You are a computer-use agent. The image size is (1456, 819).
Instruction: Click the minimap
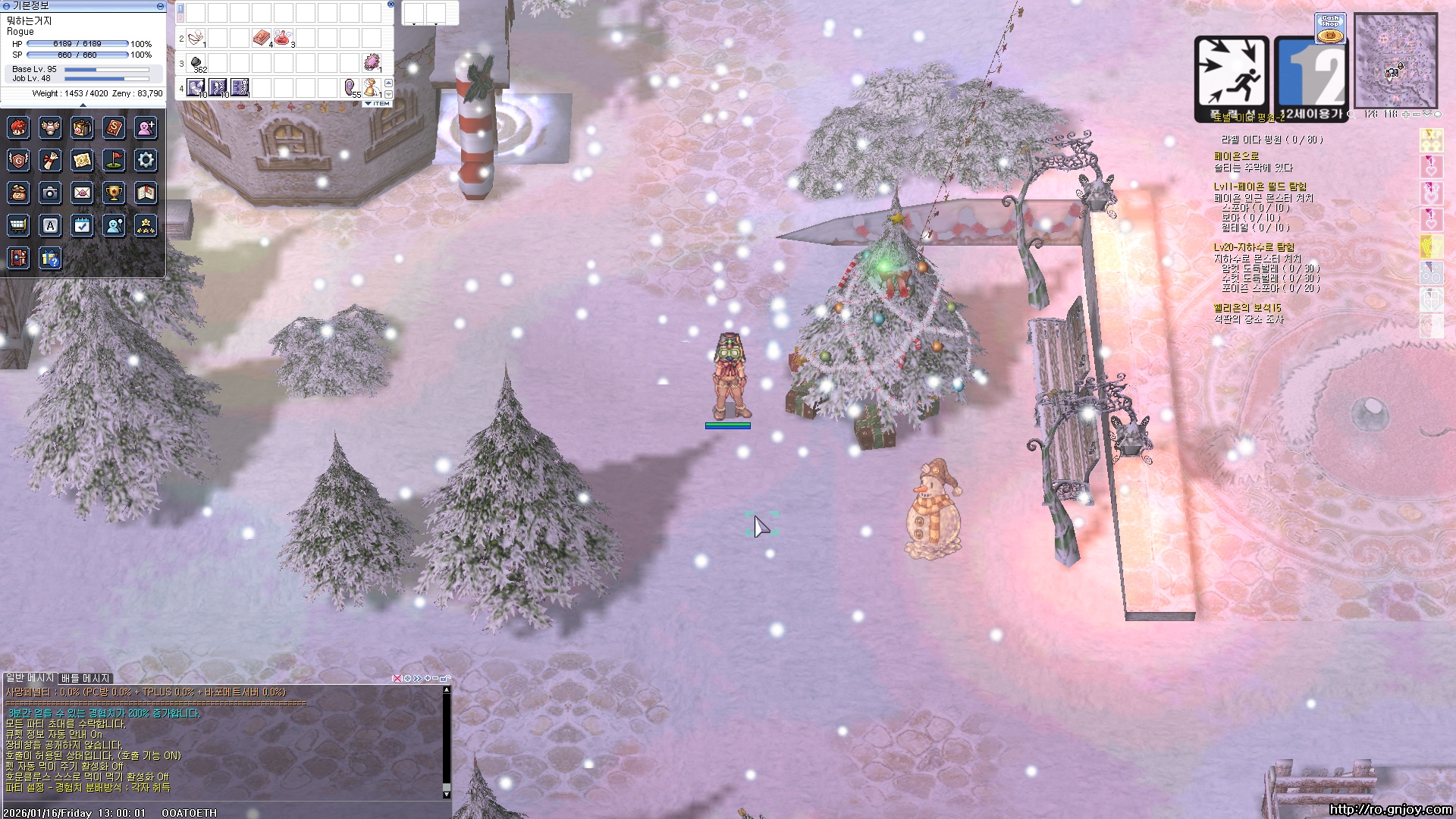pos(1395,61)
